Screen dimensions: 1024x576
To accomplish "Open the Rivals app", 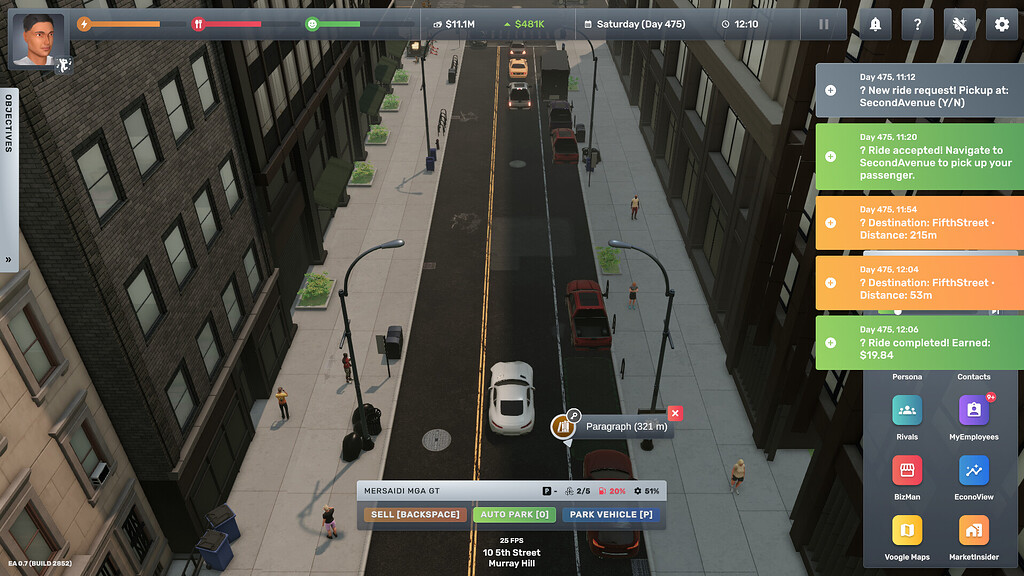I will point(907,412).
